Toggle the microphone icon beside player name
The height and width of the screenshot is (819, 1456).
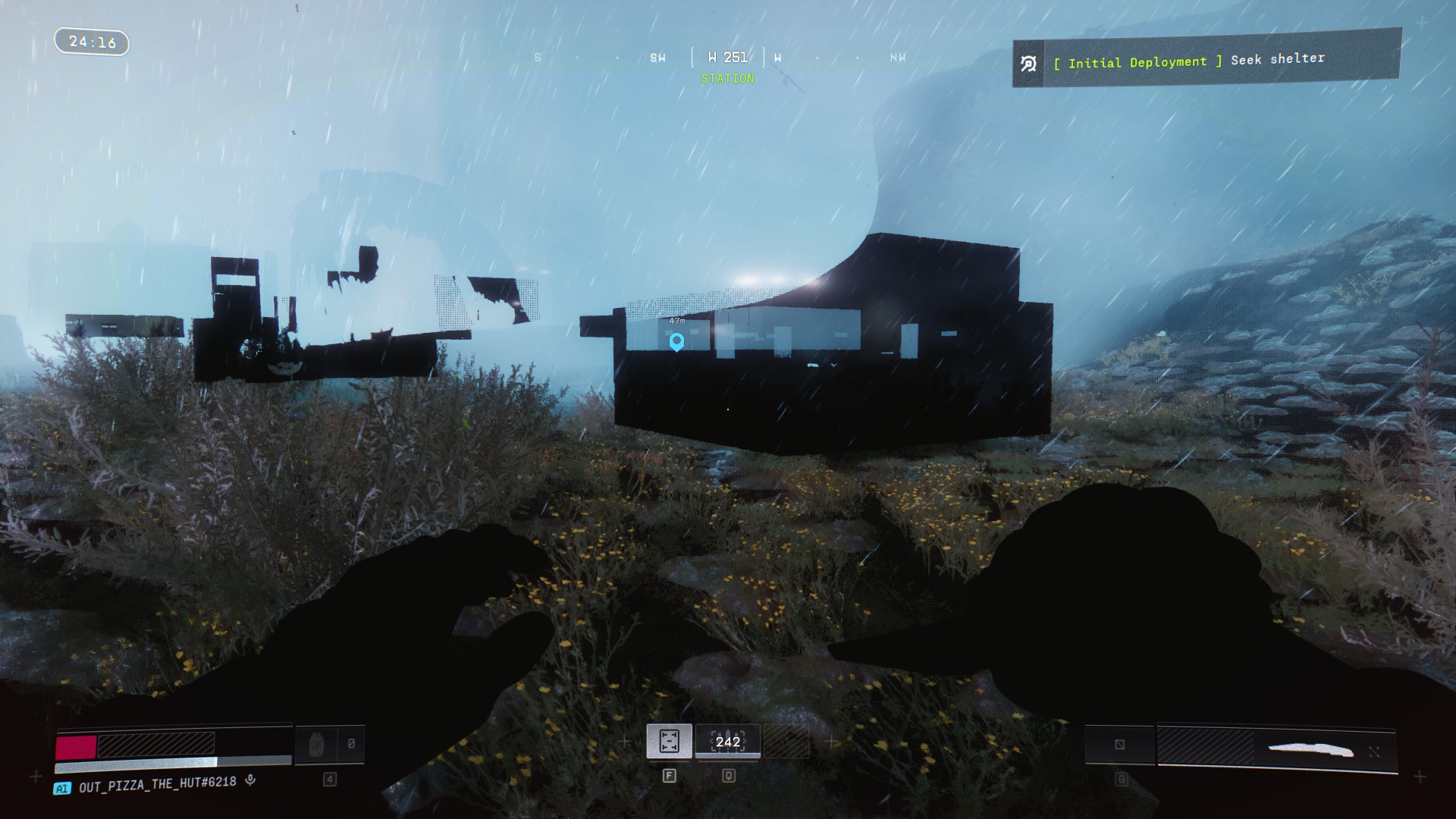250,780
